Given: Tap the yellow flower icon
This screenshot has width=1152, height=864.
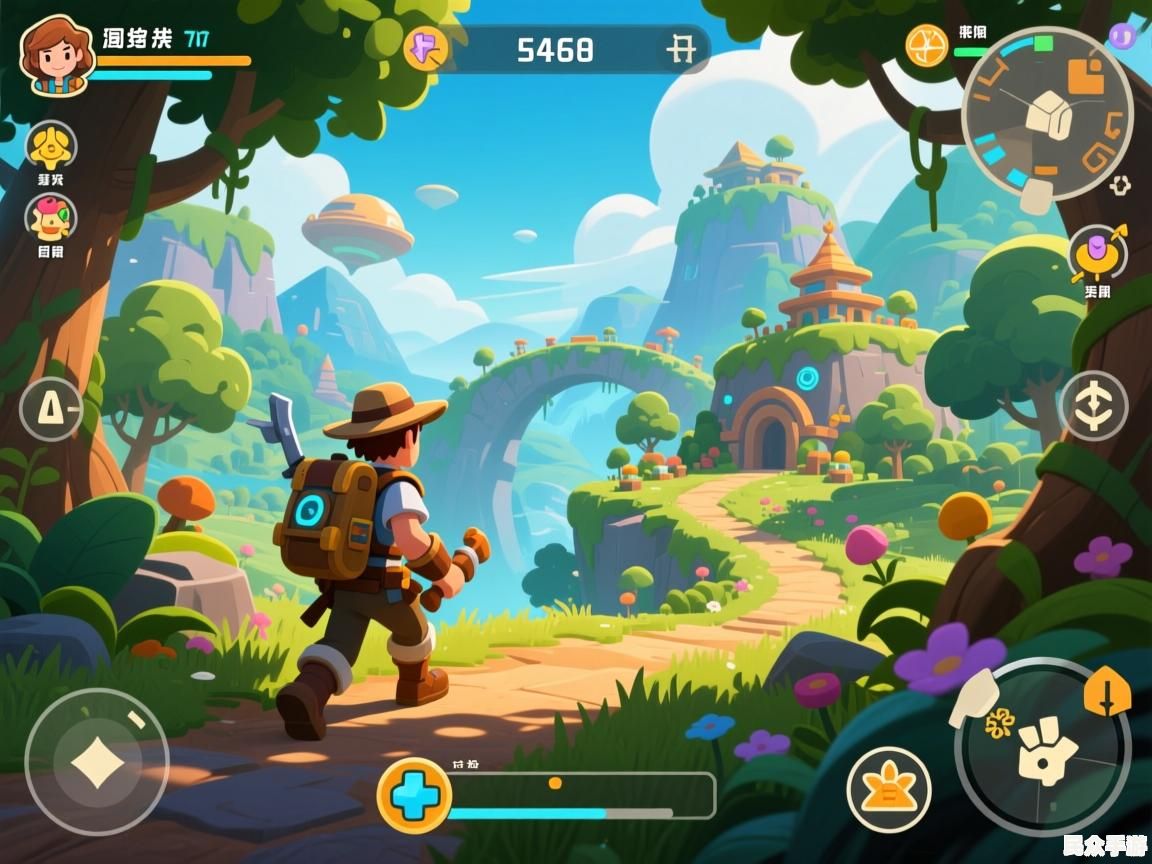Looking at the screenshot, I should [x=50, y=147].
